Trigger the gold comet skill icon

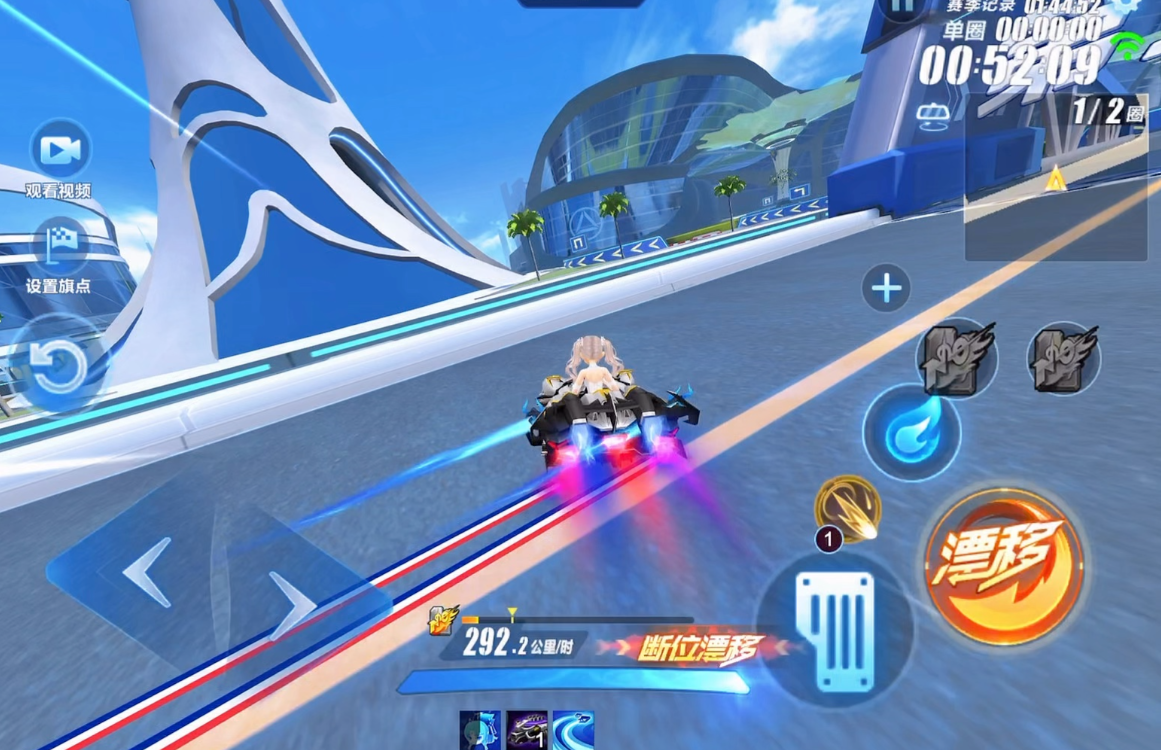pyautogui.click(x=847, y=507)
